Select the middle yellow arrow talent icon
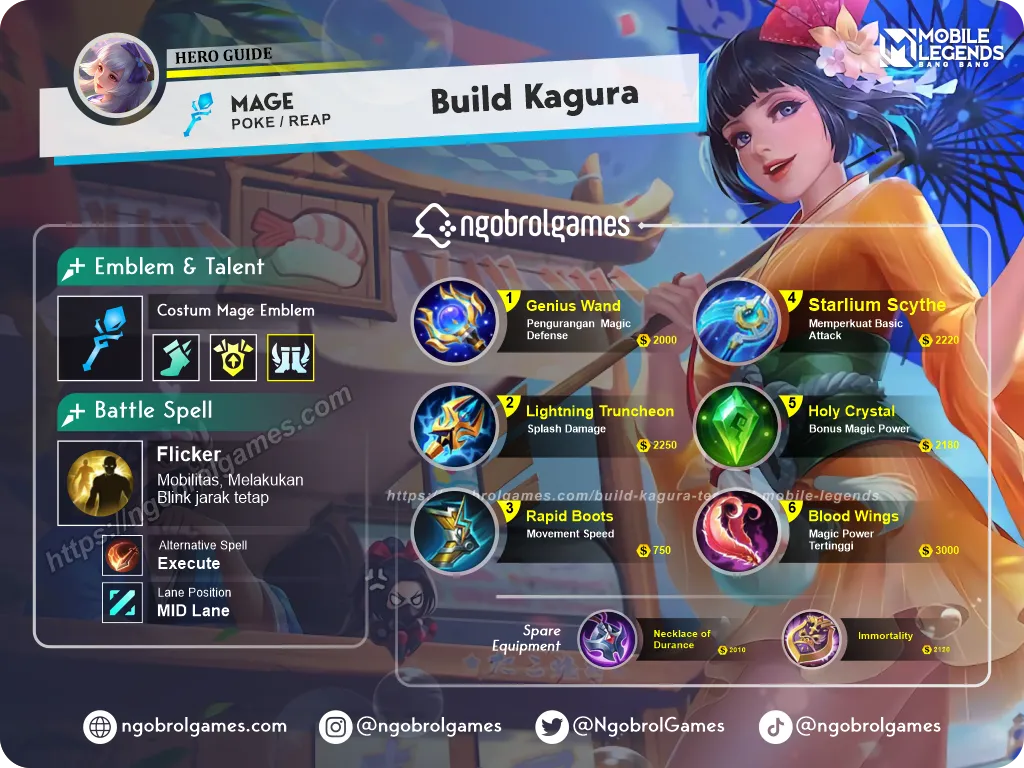The width and height of the screenshot is (1024, 768). pyautogui.click(x=233, y=358)
